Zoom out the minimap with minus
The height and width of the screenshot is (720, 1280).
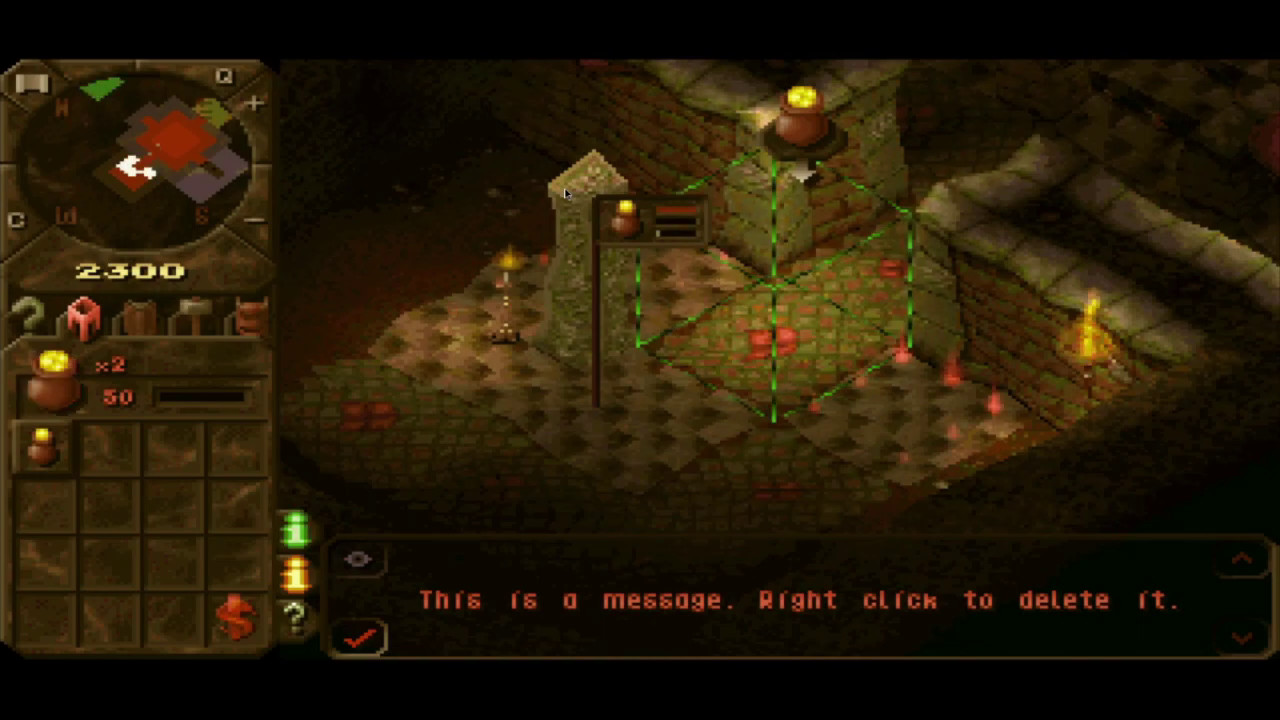click(255, 219)
